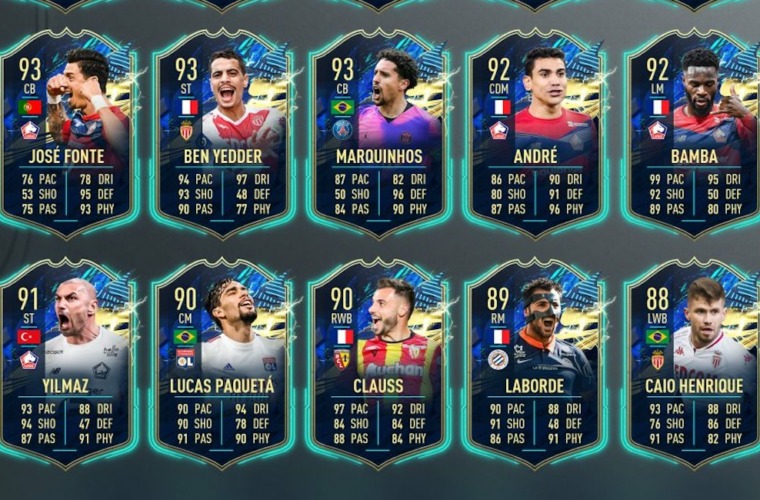Select the André 92 CDM card

[534, 135]
